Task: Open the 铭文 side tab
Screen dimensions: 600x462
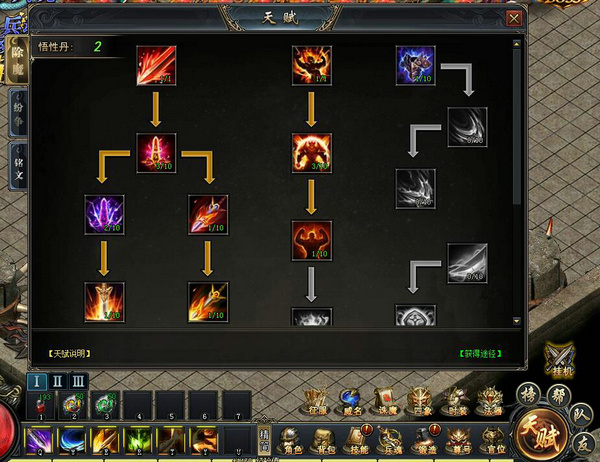Action: [x=18, y=164]
